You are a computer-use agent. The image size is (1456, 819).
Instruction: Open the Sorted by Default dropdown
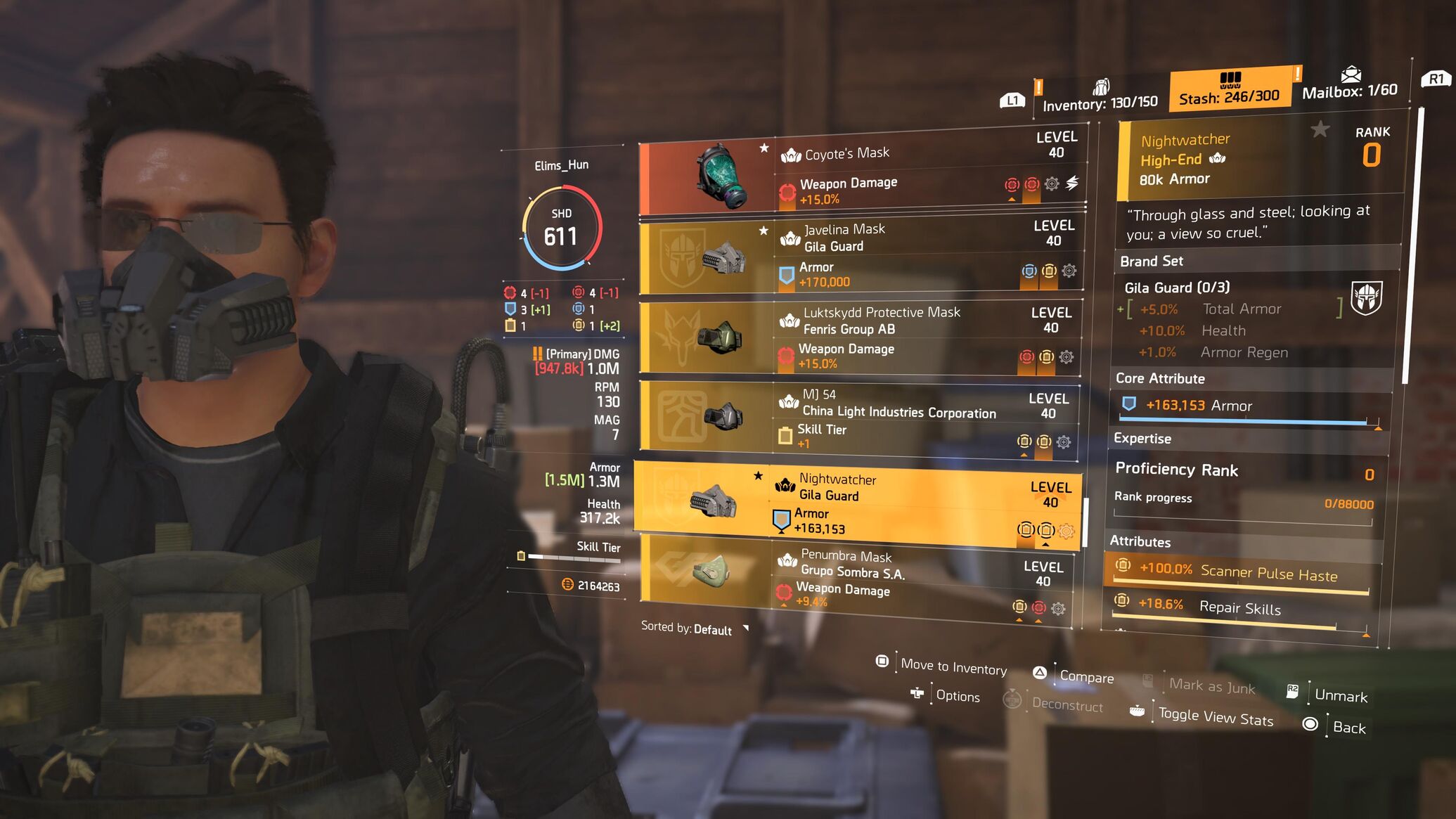[694, 628]
